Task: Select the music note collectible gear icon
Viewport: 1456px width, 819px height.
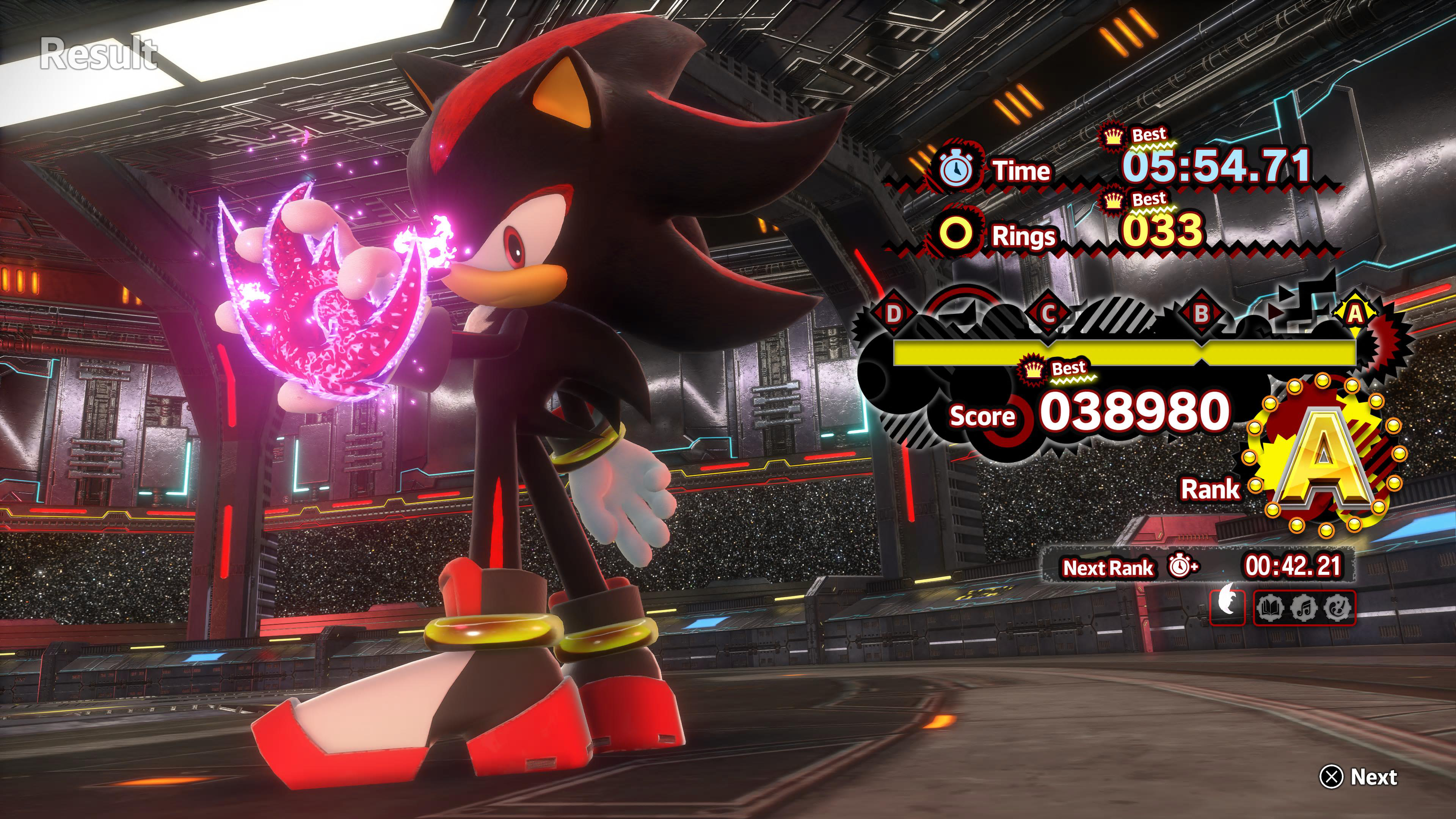Action: coord(1304,608)
